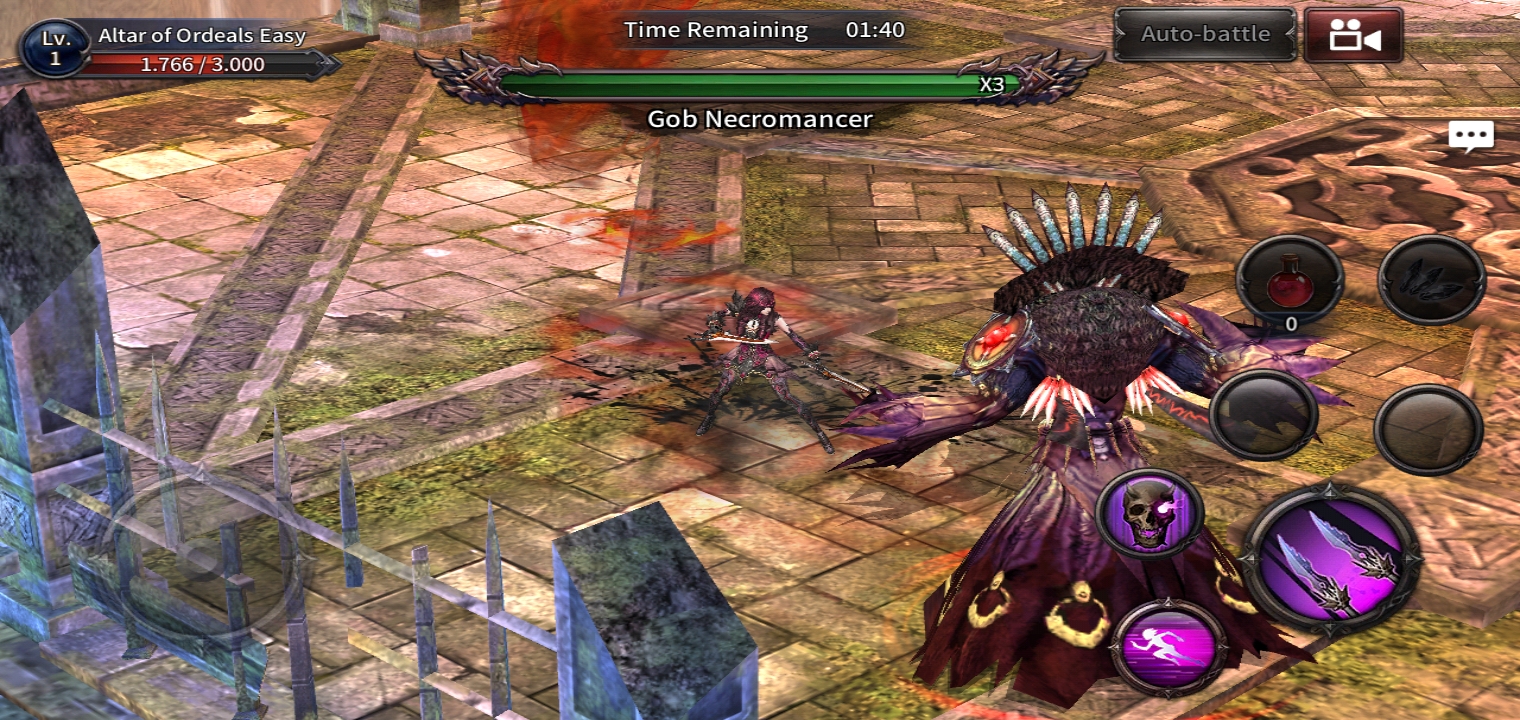1520x720 pixels.
Task: Open the chat speech bubble
Action: (x=1470, y=137)
